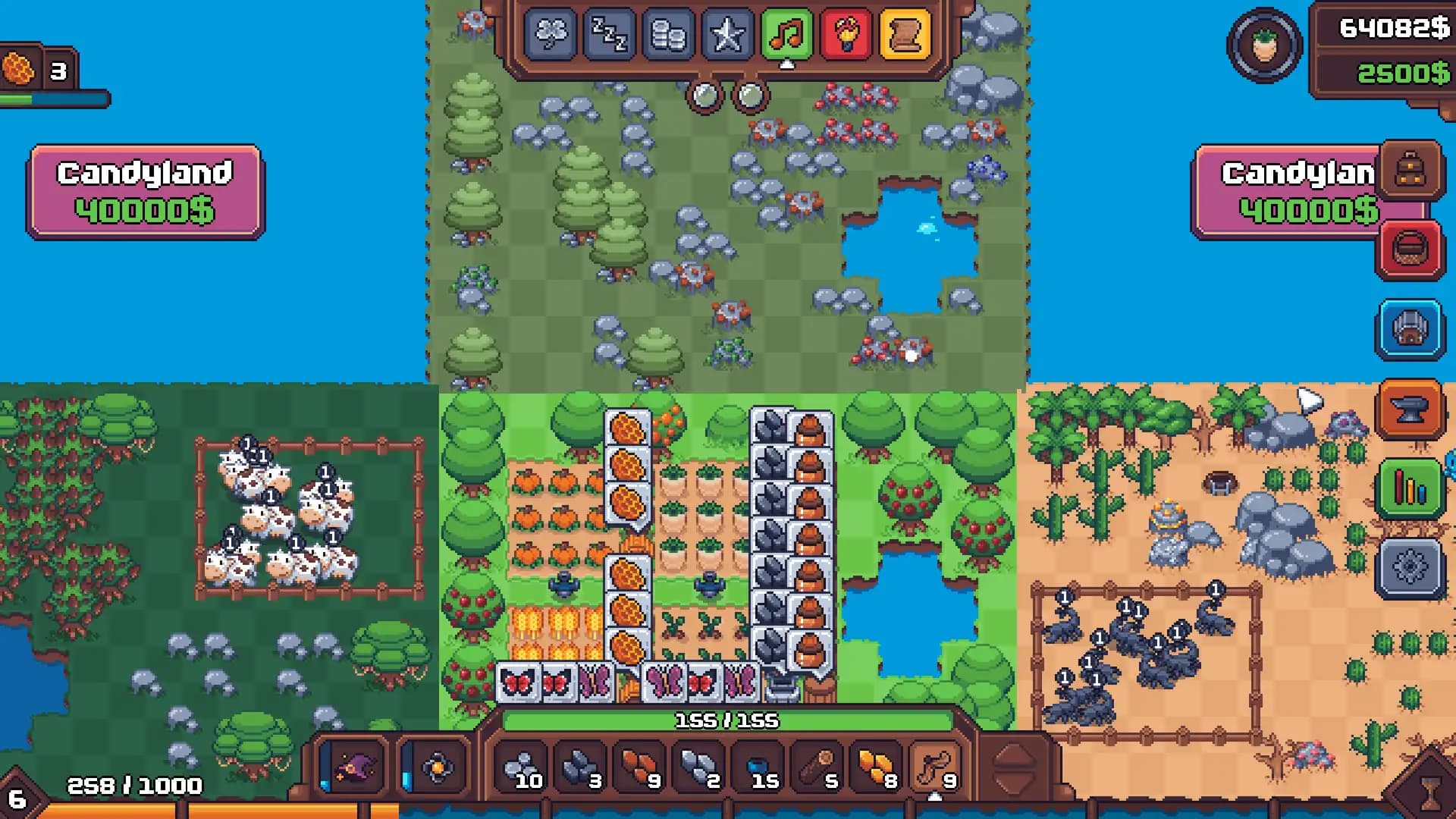Click the coins icon in the top toolbar

(x=670, y=34)
